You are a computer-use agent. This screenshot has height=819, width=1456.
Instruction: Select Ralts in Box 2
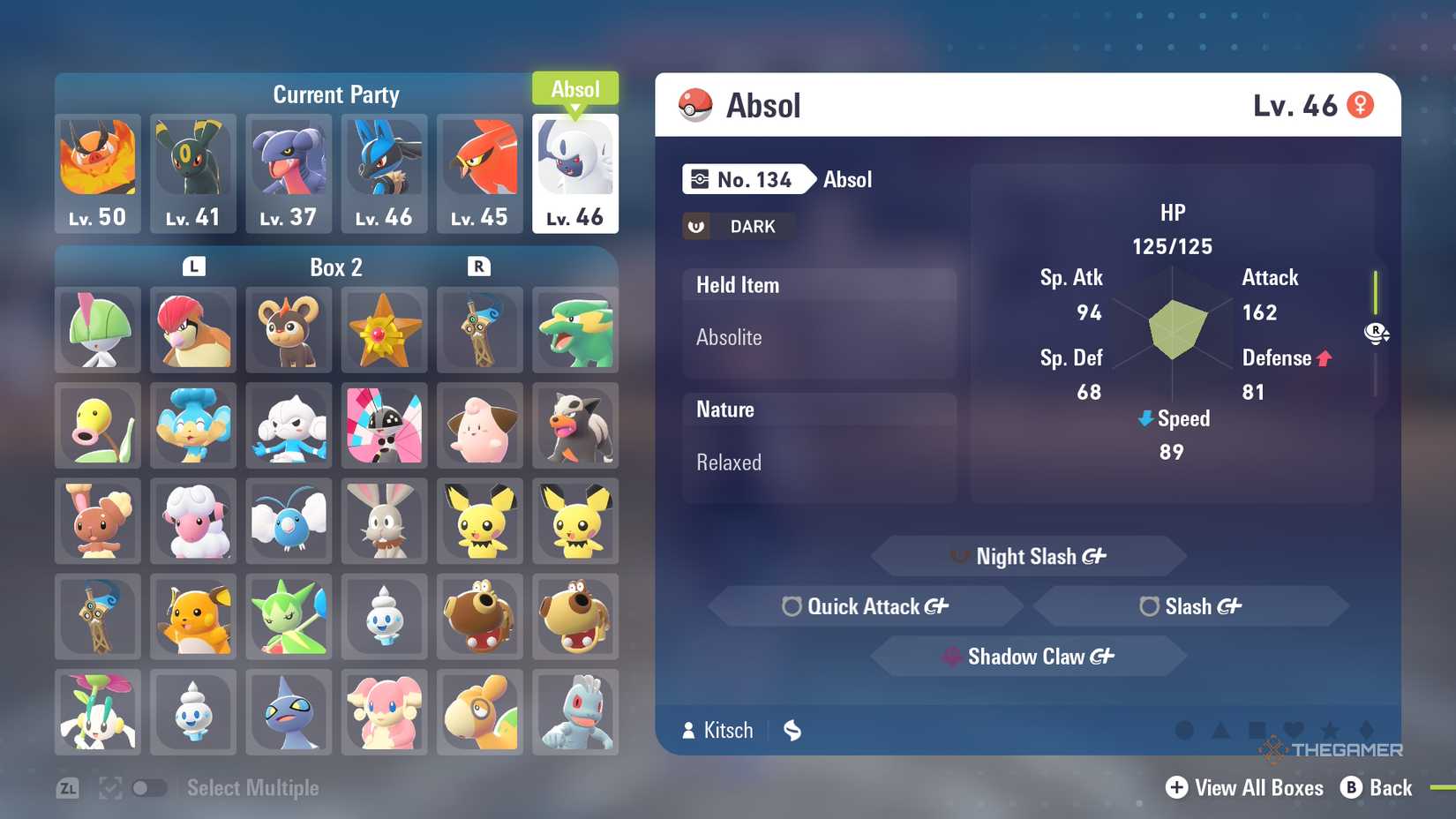point(98,330)
